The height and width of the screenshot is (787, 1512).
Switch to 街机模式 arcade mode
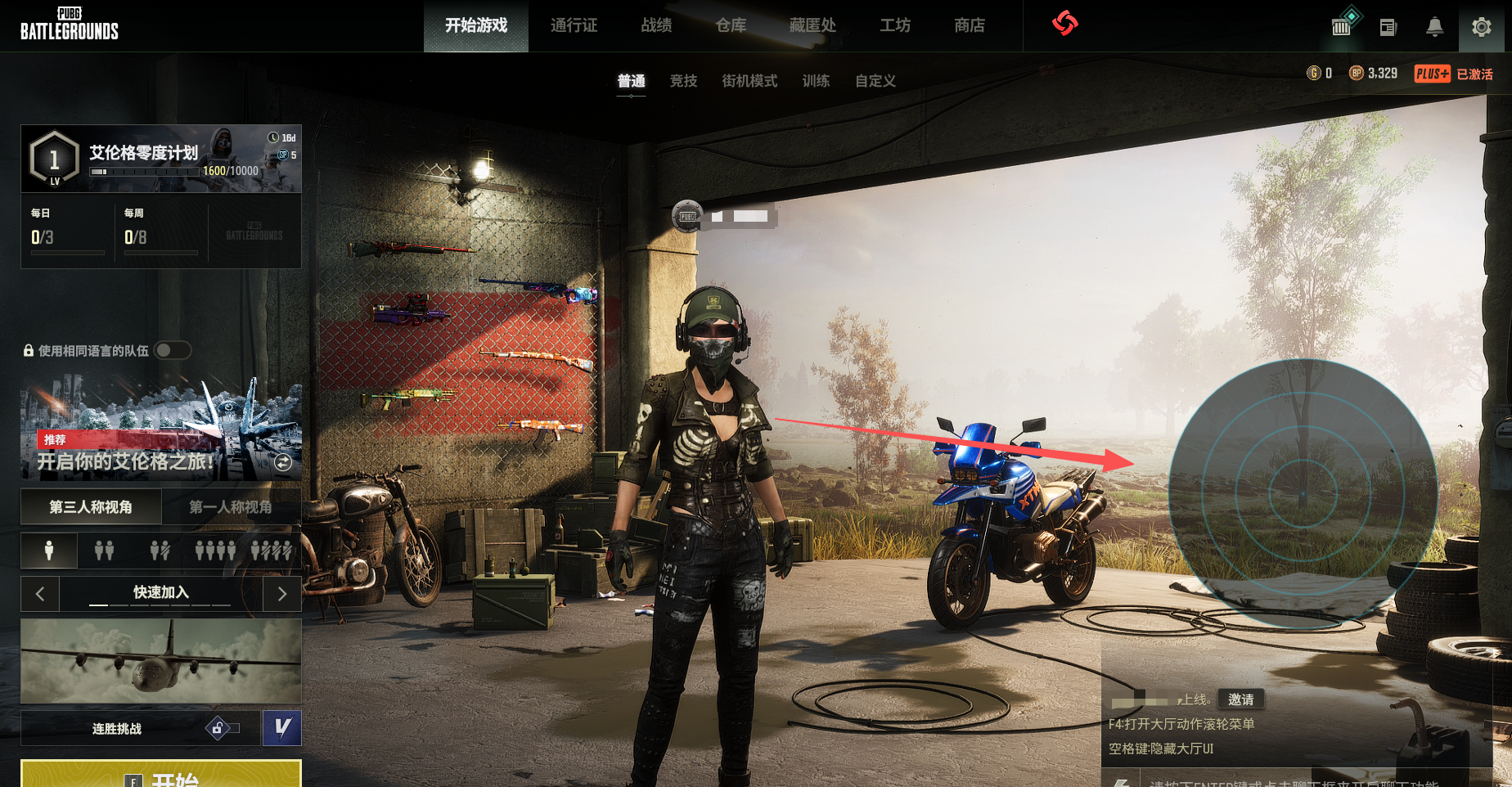749,81
